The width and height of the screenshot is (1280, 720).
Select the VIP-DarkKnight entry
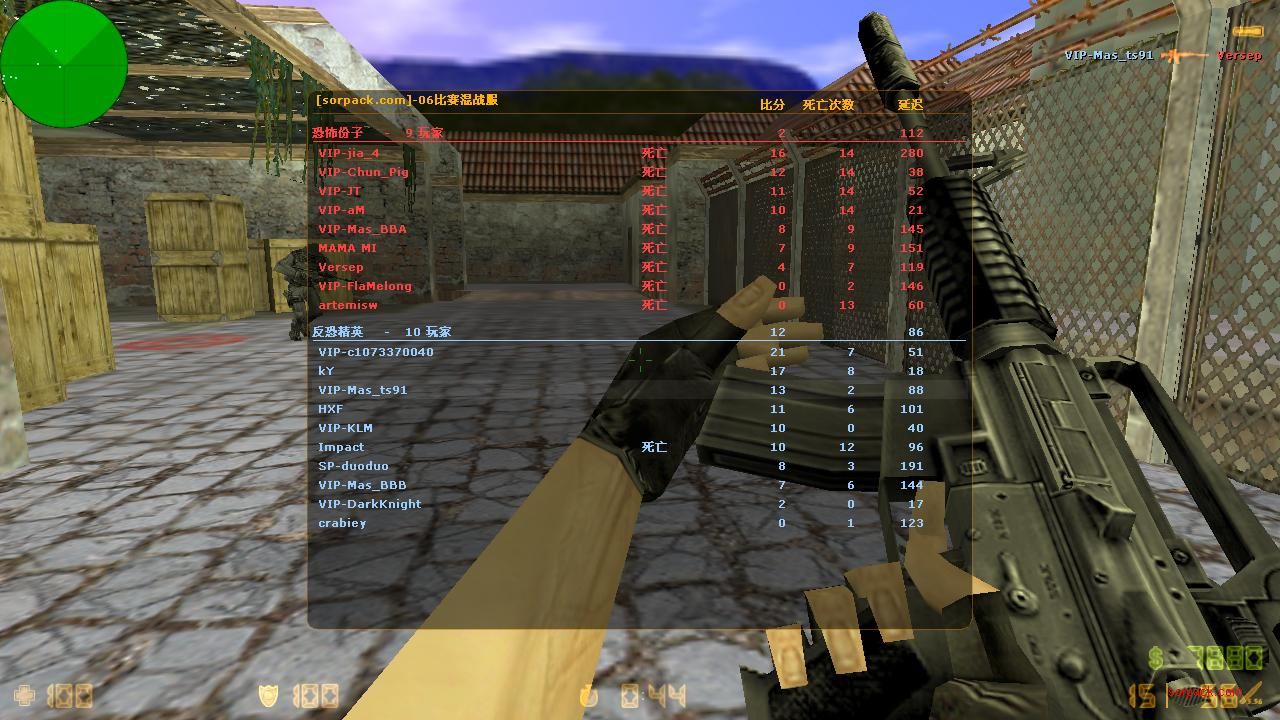tap(370, 504)
